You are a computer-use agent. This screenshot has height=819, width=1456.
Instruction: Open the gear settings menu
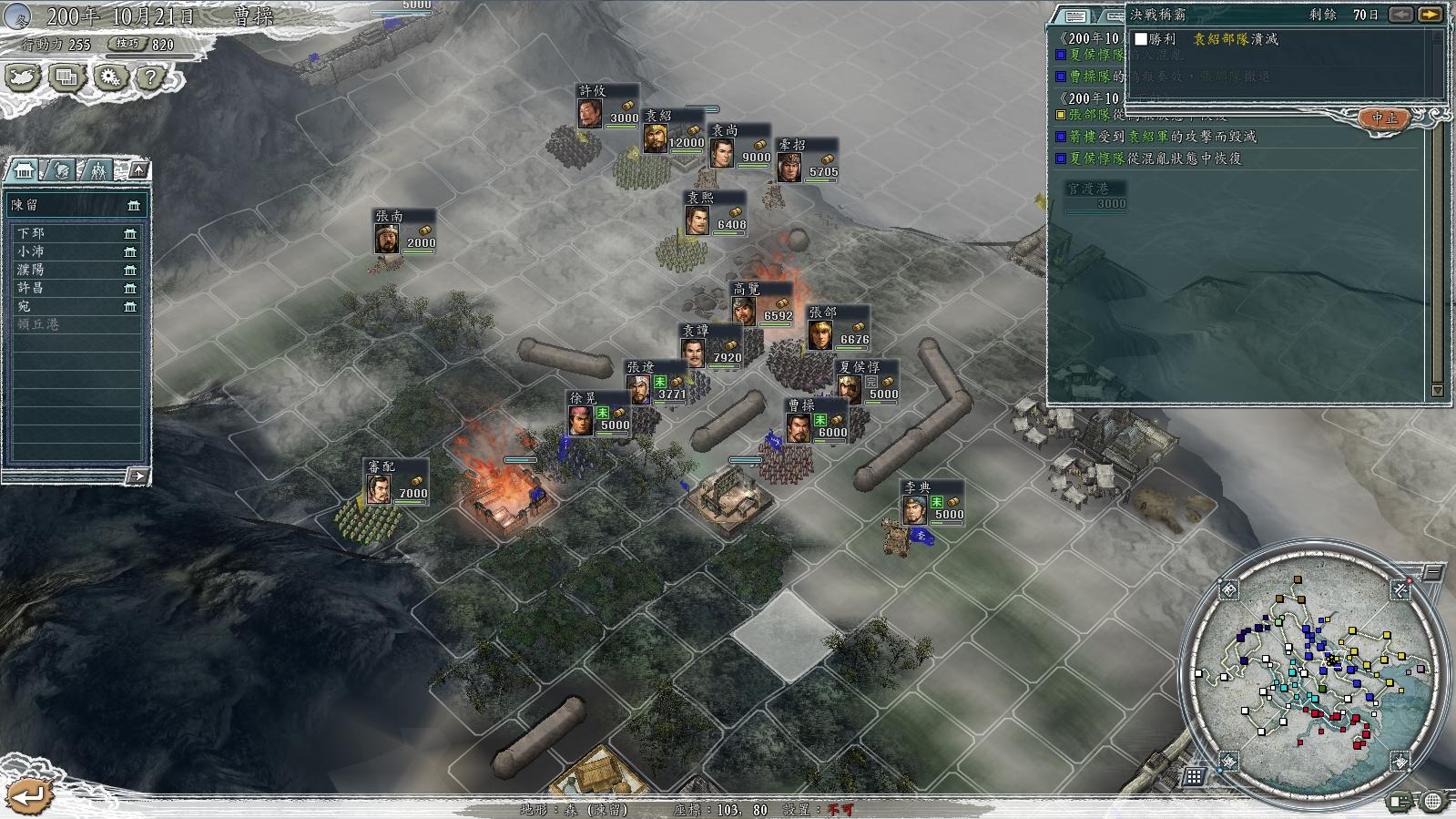coord(110,77)
